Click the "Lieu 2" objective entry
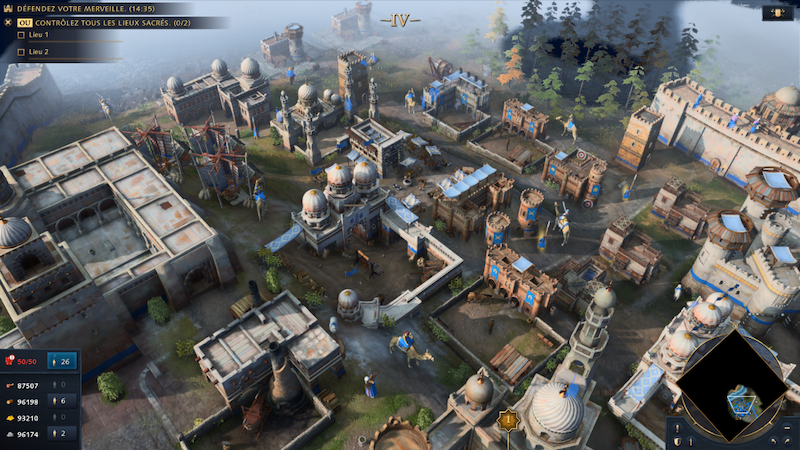The image size is (800, 450). 38,50
